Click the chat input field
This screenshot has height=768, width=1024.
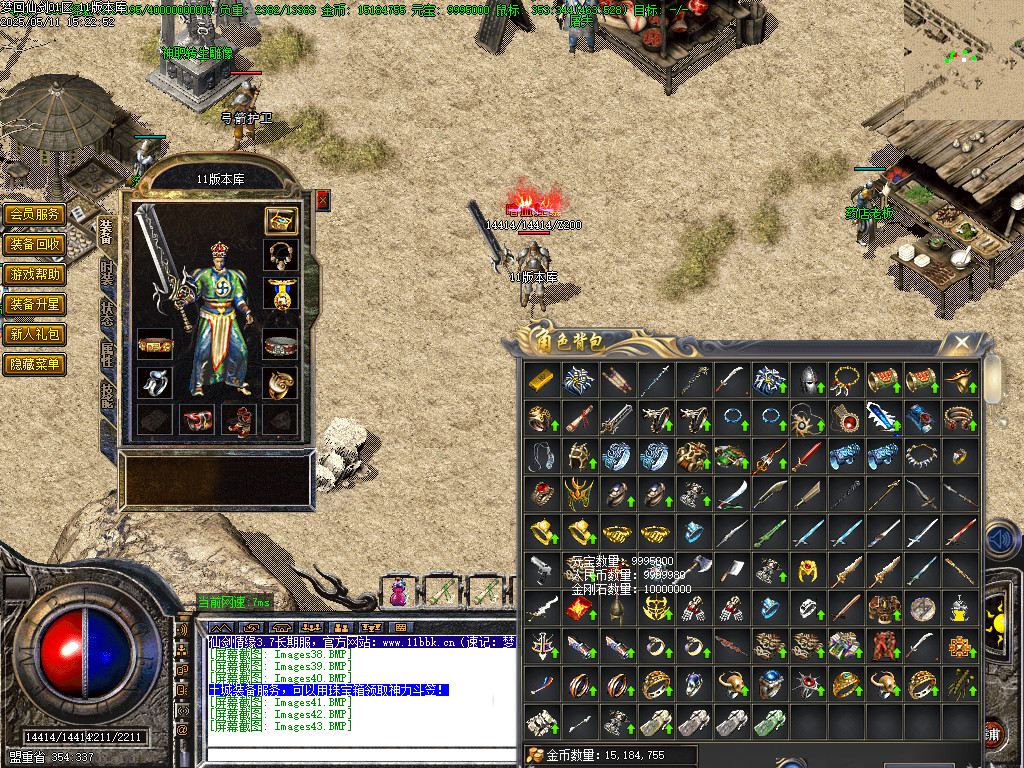coord(360,745)
